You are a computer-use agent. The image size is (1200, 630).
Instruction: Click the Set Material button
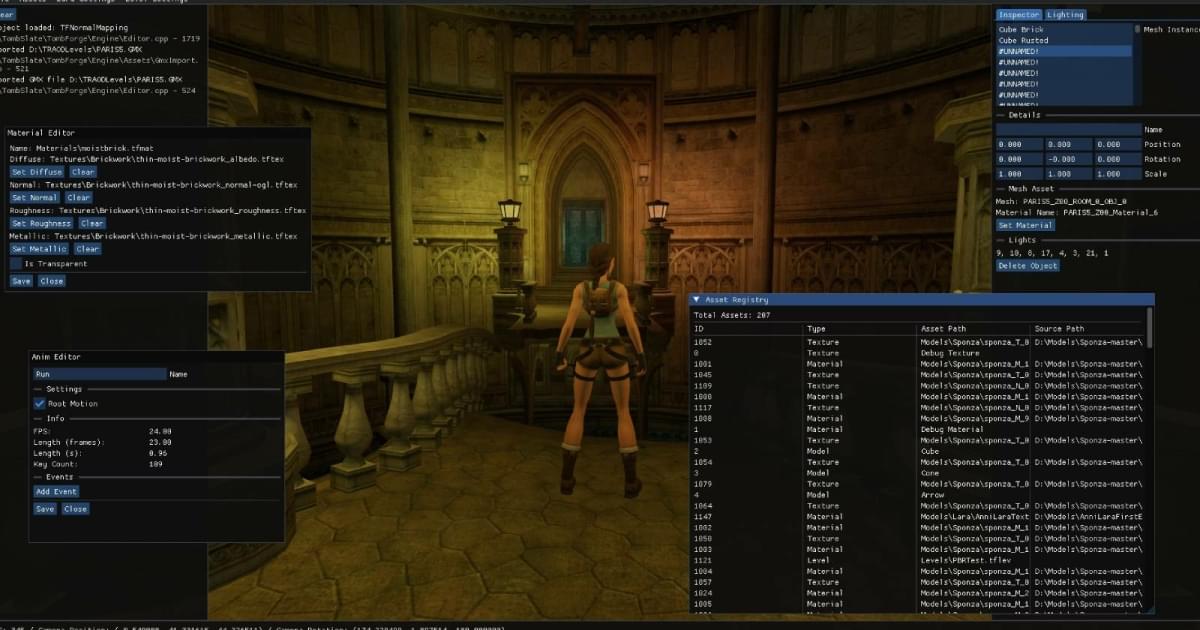(1026, 225)
